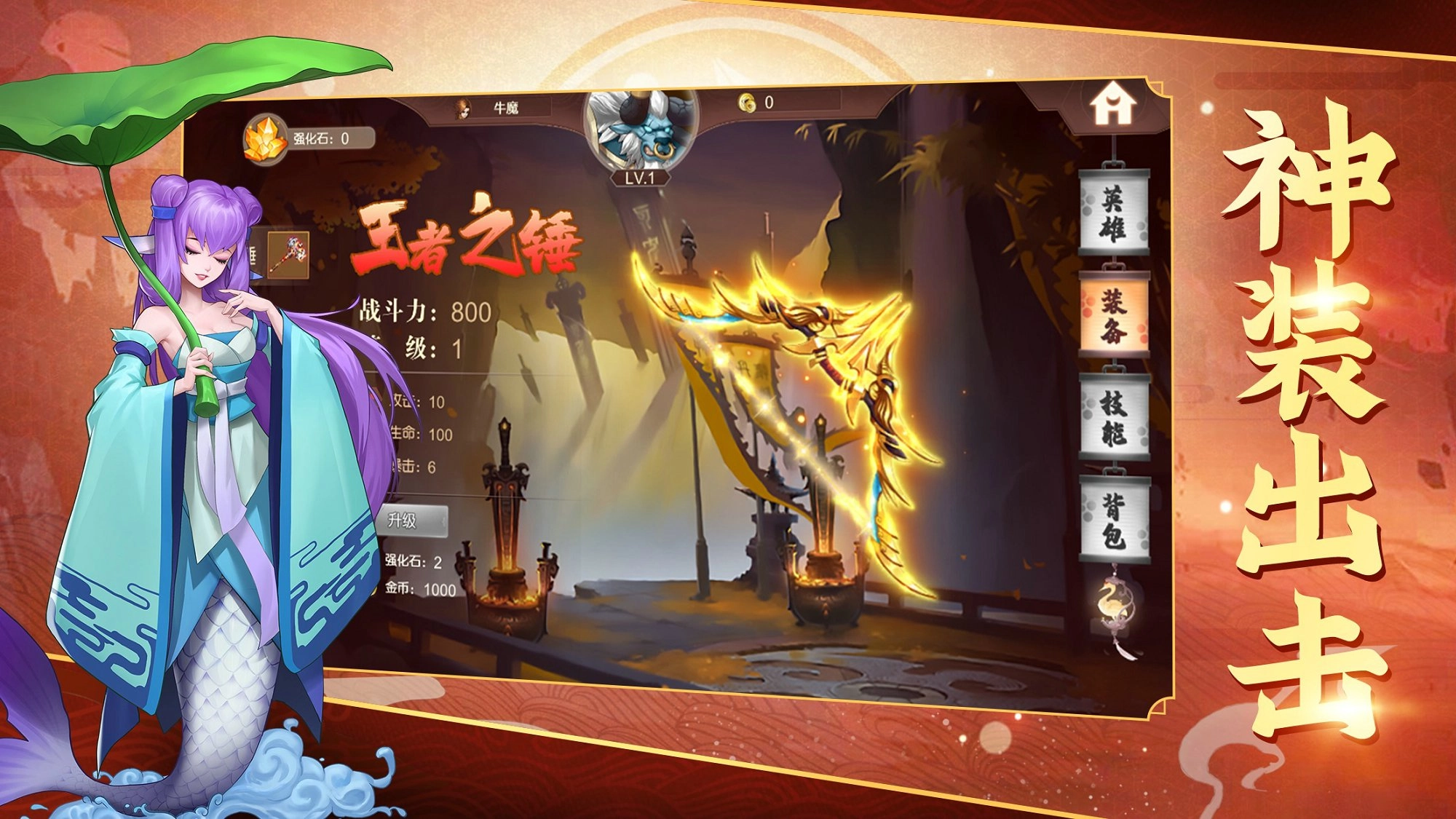Tap the LV.1 boss avatar

pos(639,130)
